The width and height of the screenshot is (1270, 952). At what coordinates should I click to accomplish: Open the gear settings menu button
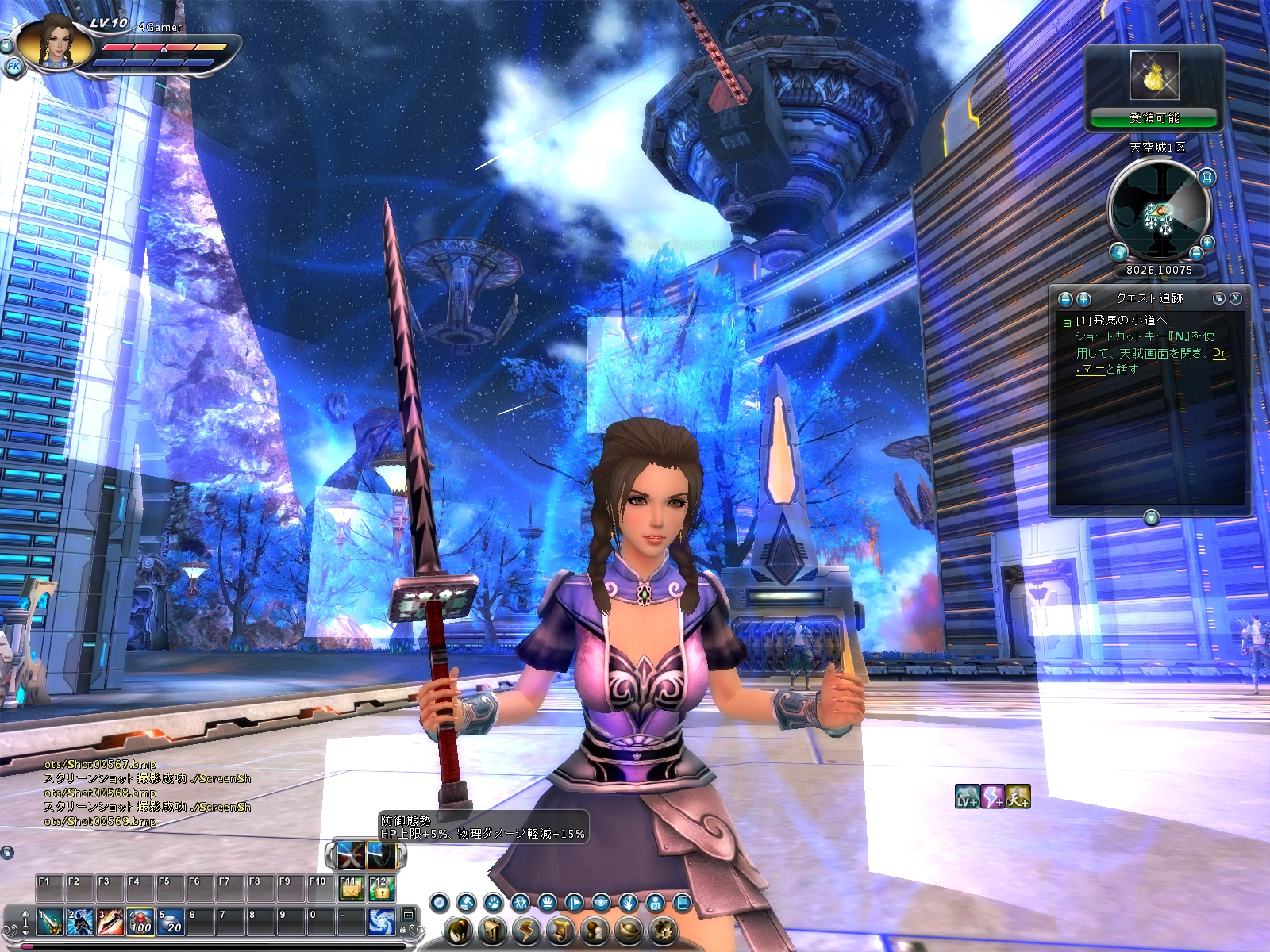[x=664, y=930]
